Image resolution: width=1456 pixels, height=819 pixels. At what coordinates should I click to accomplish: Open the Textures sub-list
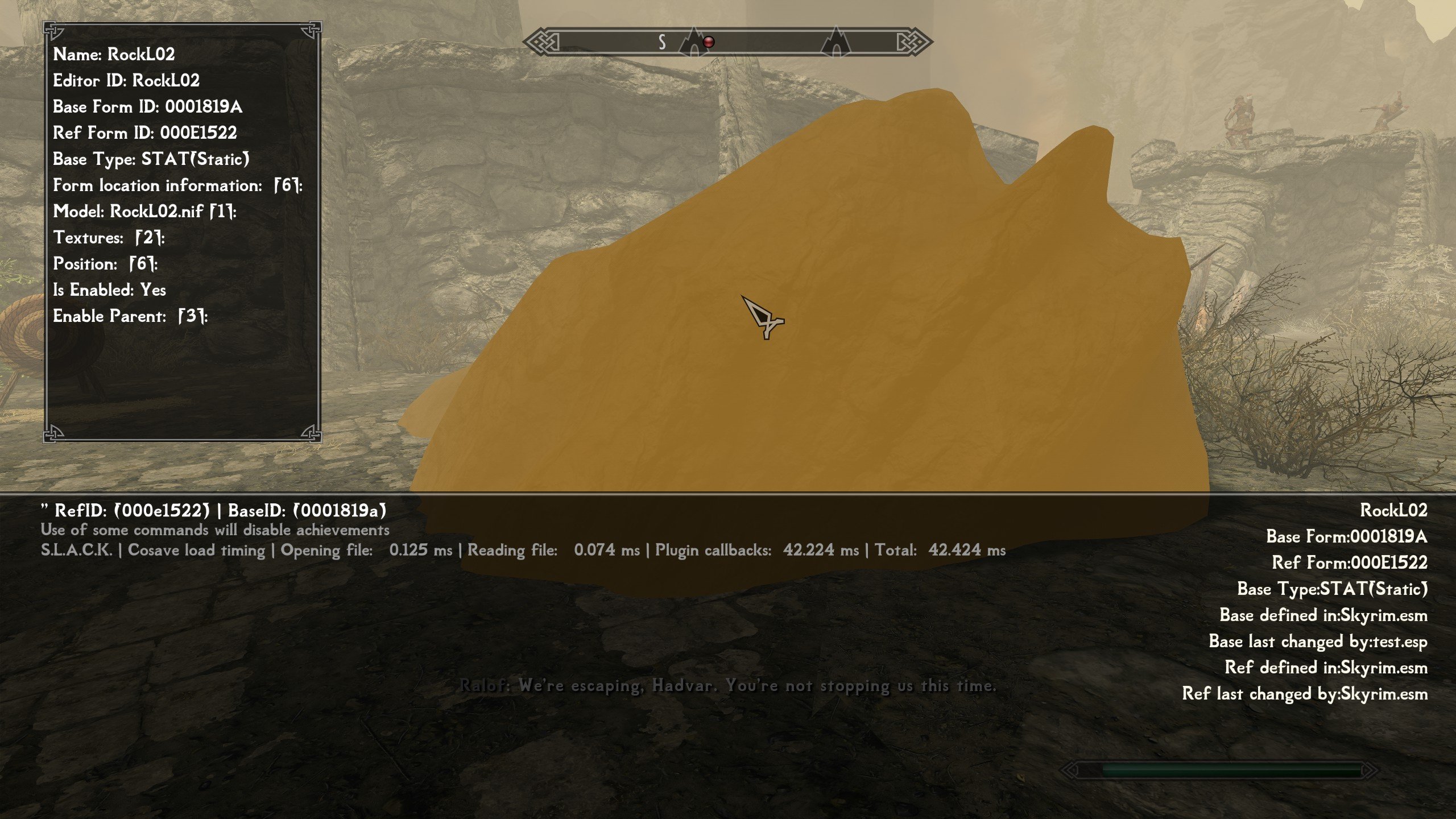(x=109, y=238)
